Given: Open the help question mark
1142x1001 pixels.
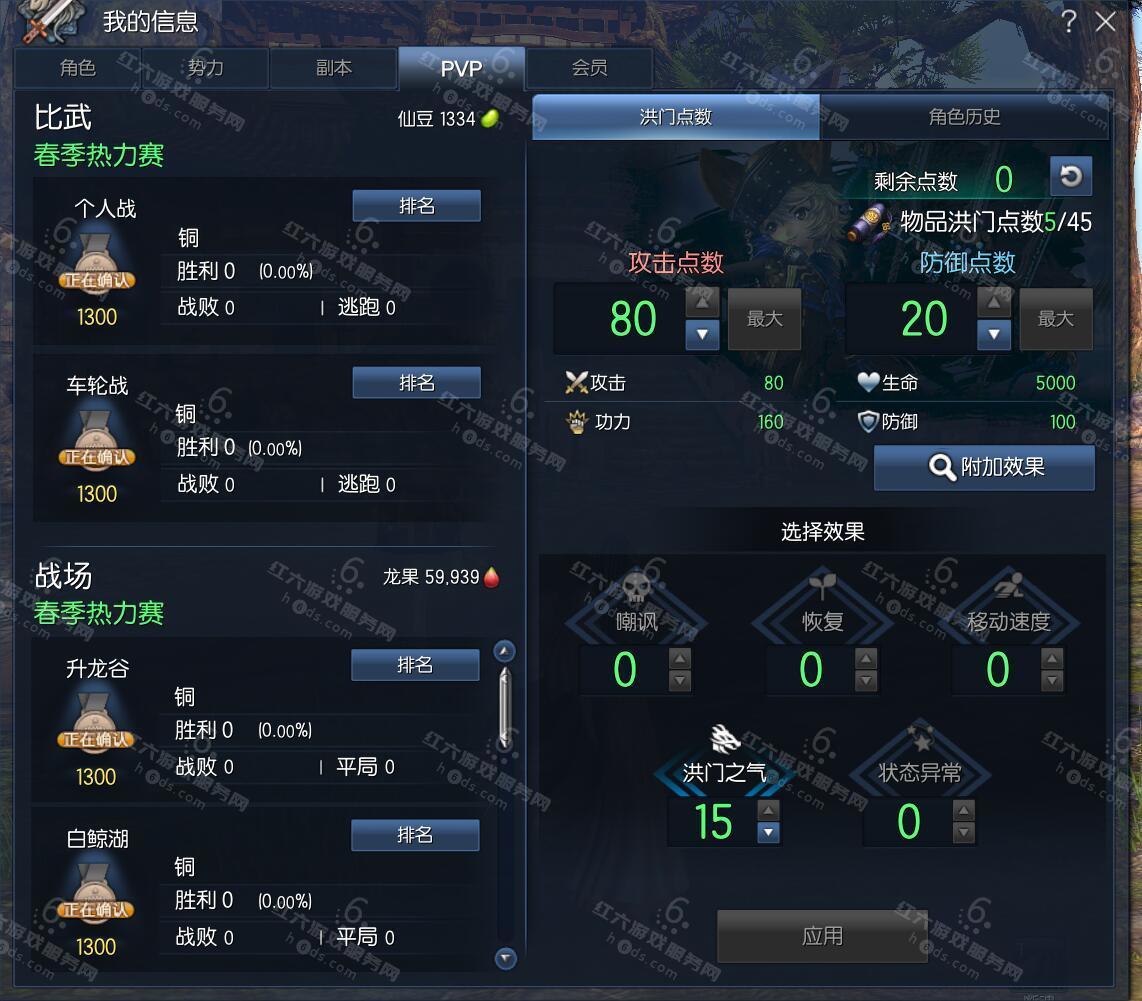Looking at the screenshot, I should click(x=1069, y=22).
